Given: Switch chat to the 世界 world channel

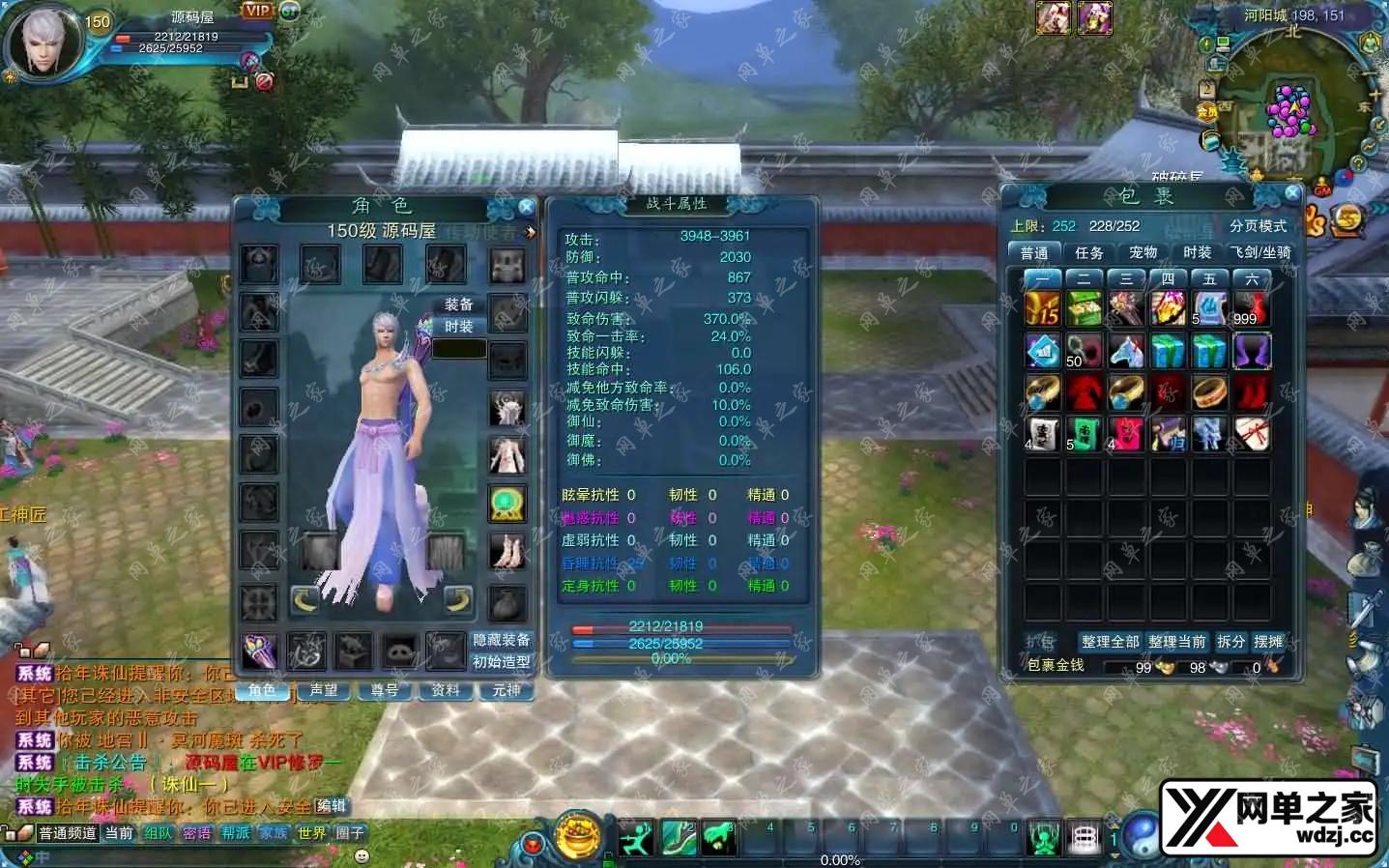Looking at the screenshot, I should (311, 833).
